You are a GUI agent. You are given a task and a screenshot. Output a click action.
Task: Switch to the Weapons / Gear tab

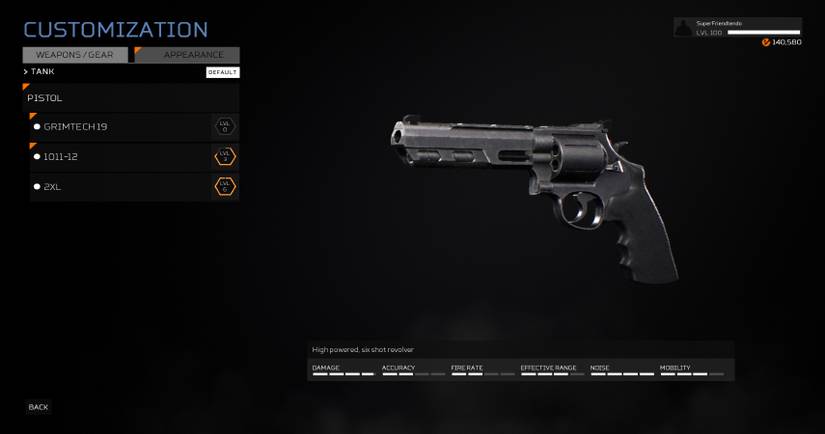point(75,55)
